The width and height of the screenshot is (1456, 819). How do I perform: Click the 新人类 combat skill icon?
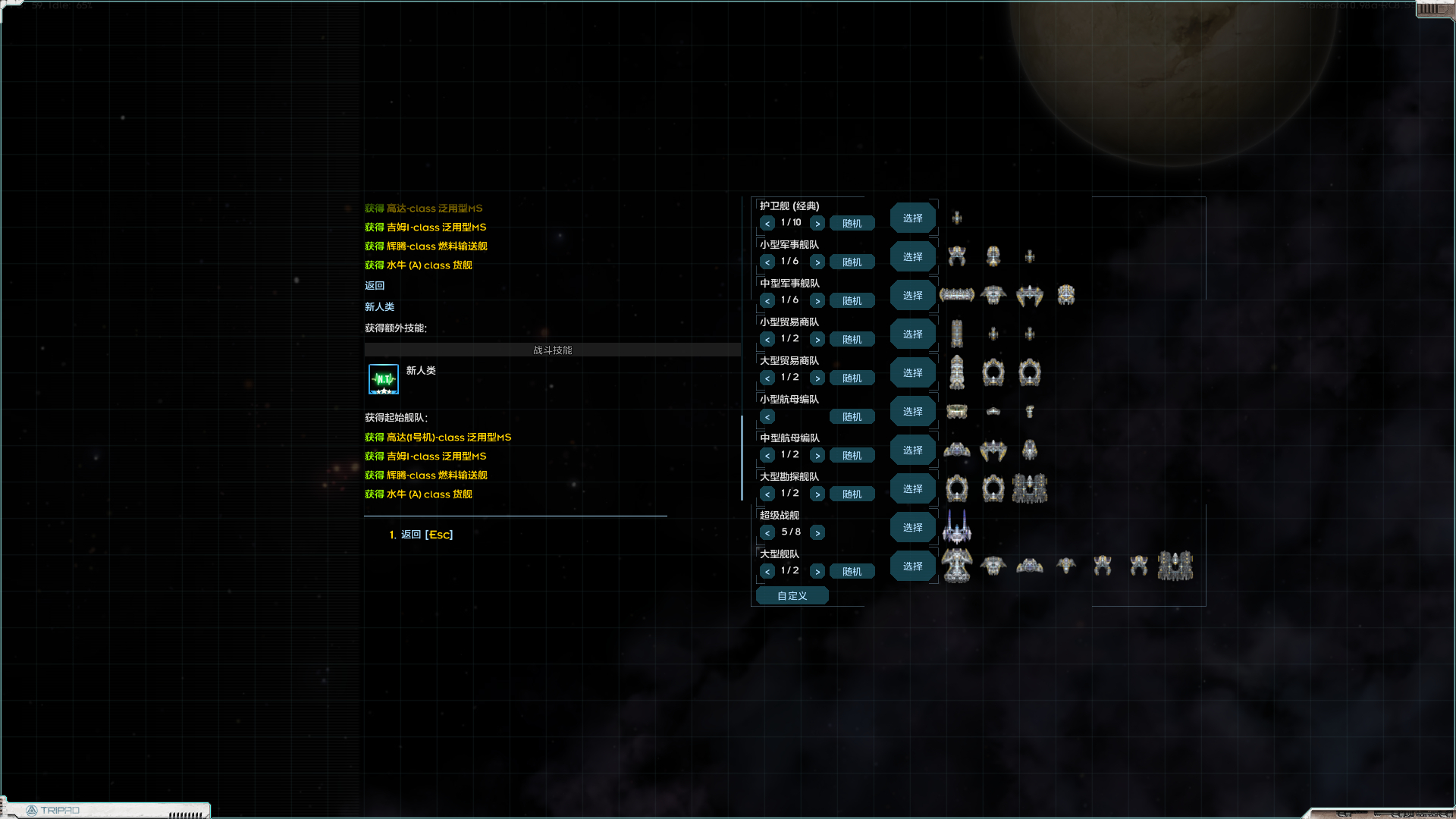[x=383, y=379]
